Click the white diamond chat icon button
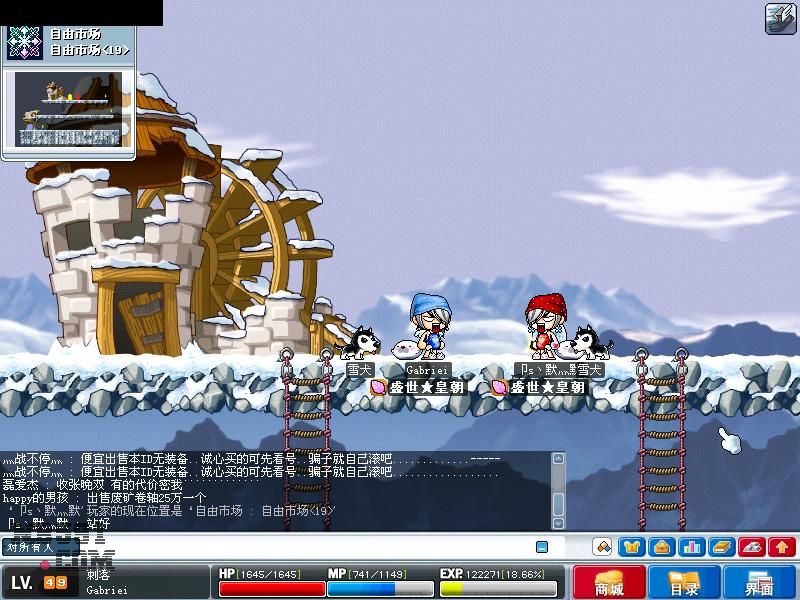 pos(602,547)
